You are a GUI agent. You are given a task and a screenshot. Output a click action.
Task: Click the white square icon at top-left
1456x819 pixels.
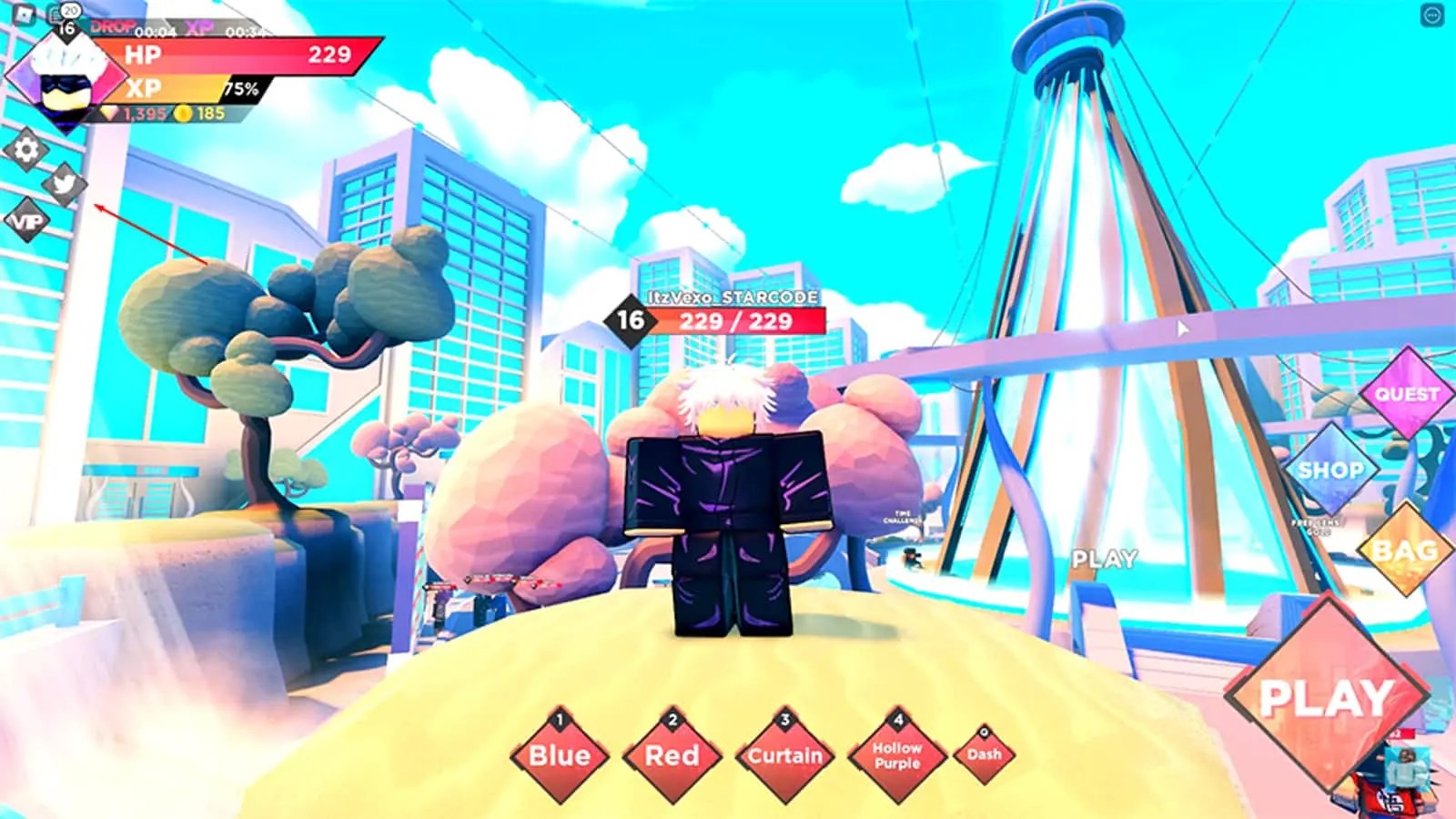click(24, 14)
